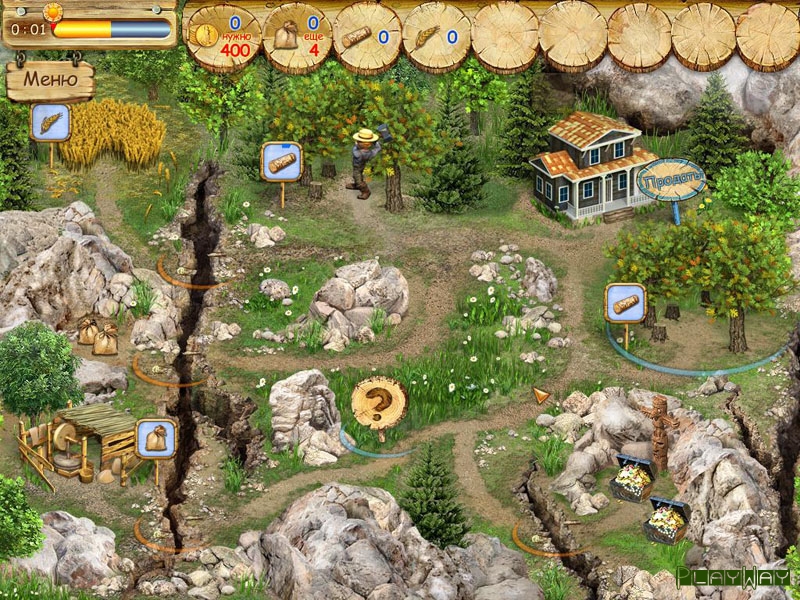
Task: Click the wheat sign by the field
Action: pyautogui.click(x=50, y=123)
